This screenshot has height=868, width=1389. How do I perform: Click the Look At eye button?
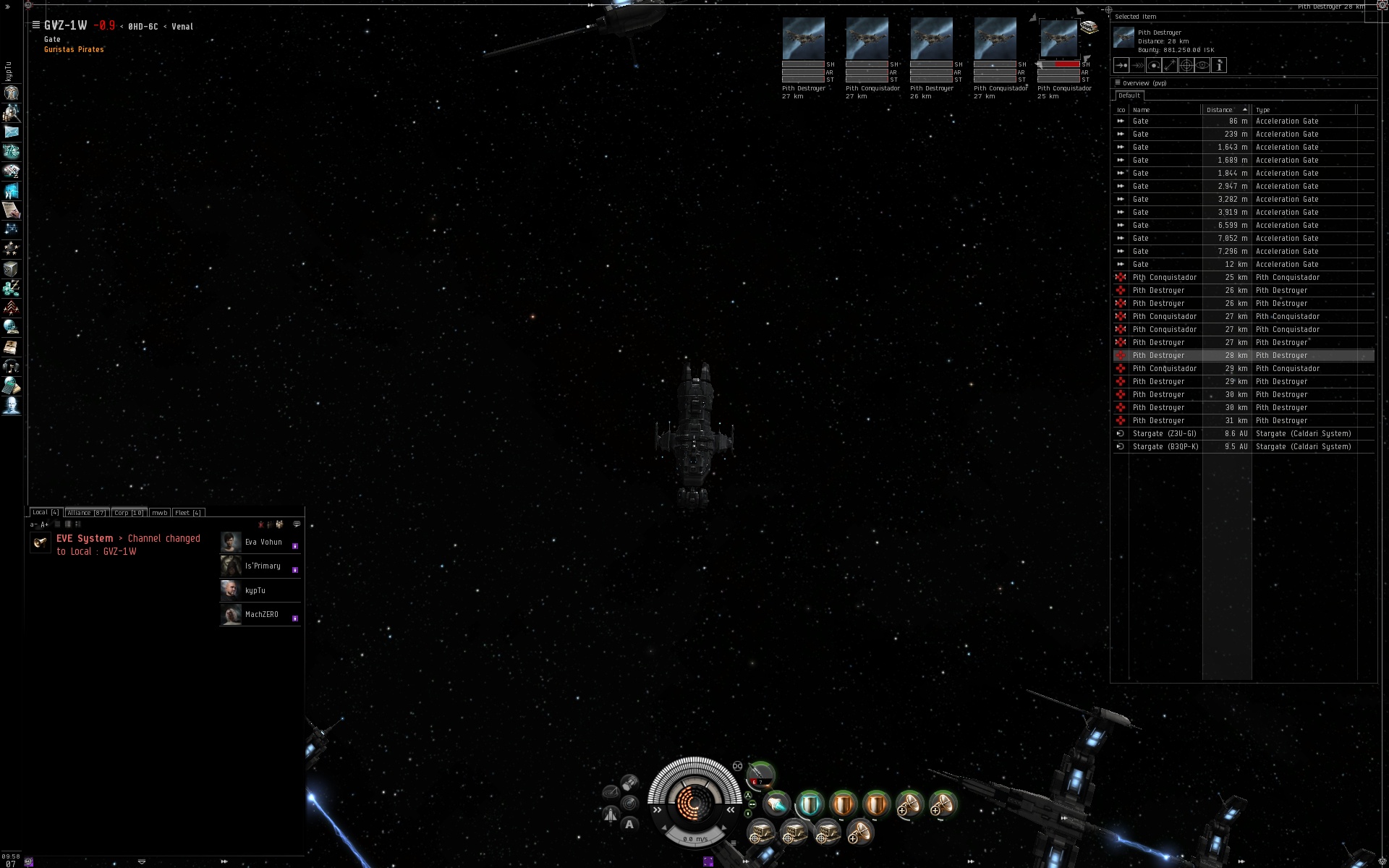pos(1202,65)
